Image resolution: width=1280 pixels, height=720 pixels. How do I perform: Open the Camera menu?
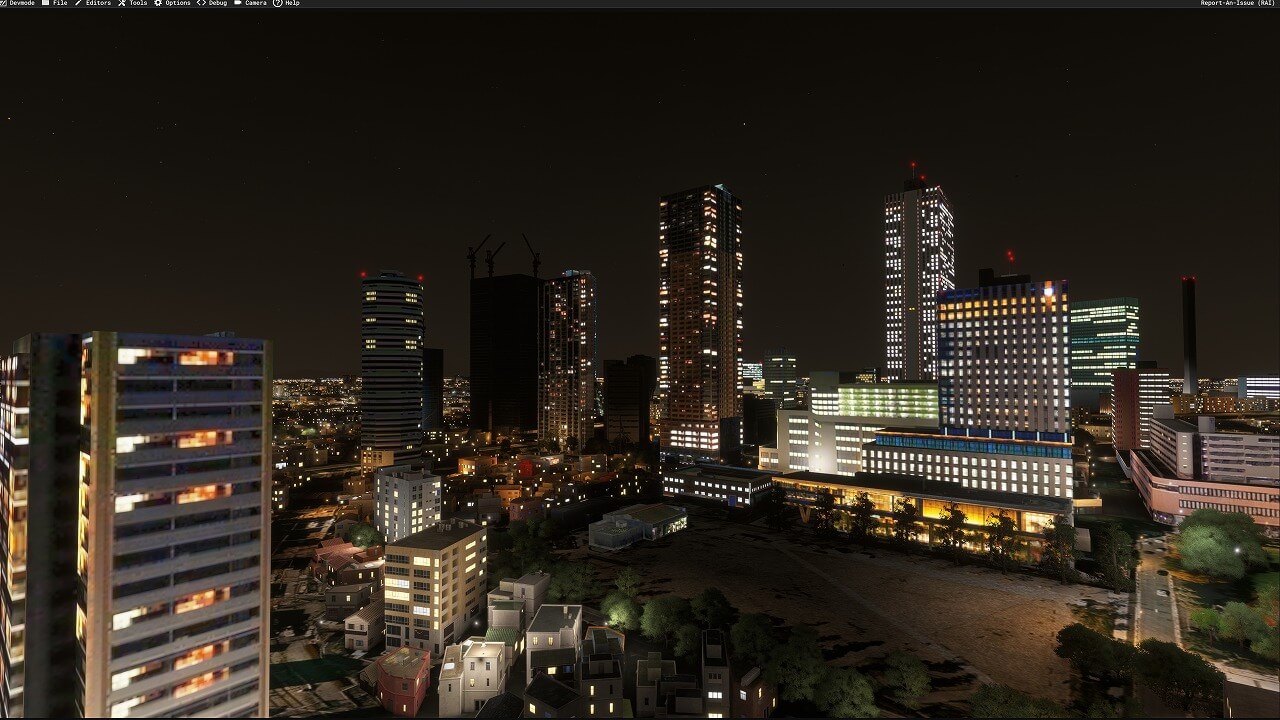point(255,3)
